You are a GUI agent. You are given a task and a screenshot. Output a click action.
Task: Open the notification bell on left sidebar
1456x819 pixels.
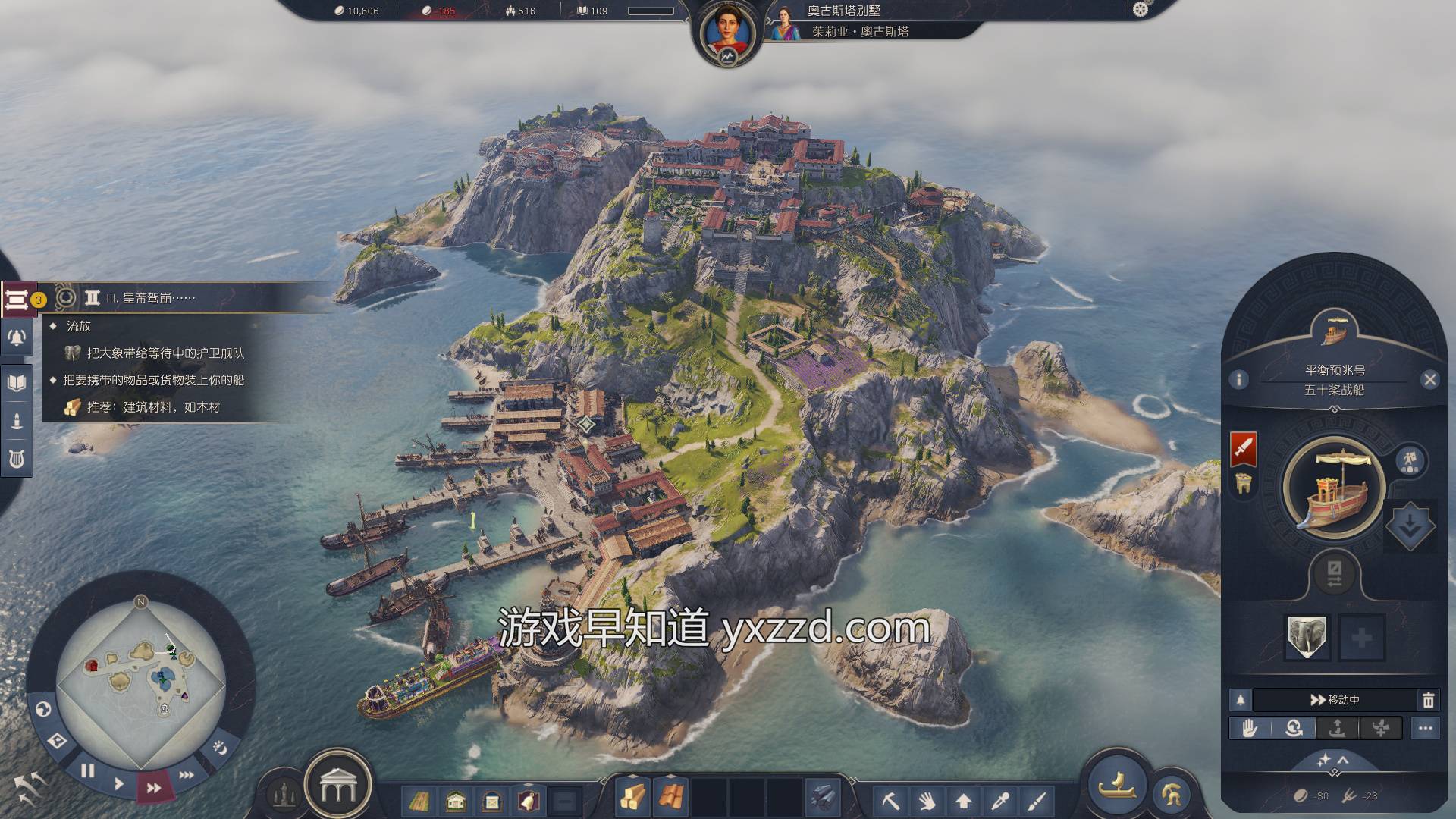click(x=17, y=337)
